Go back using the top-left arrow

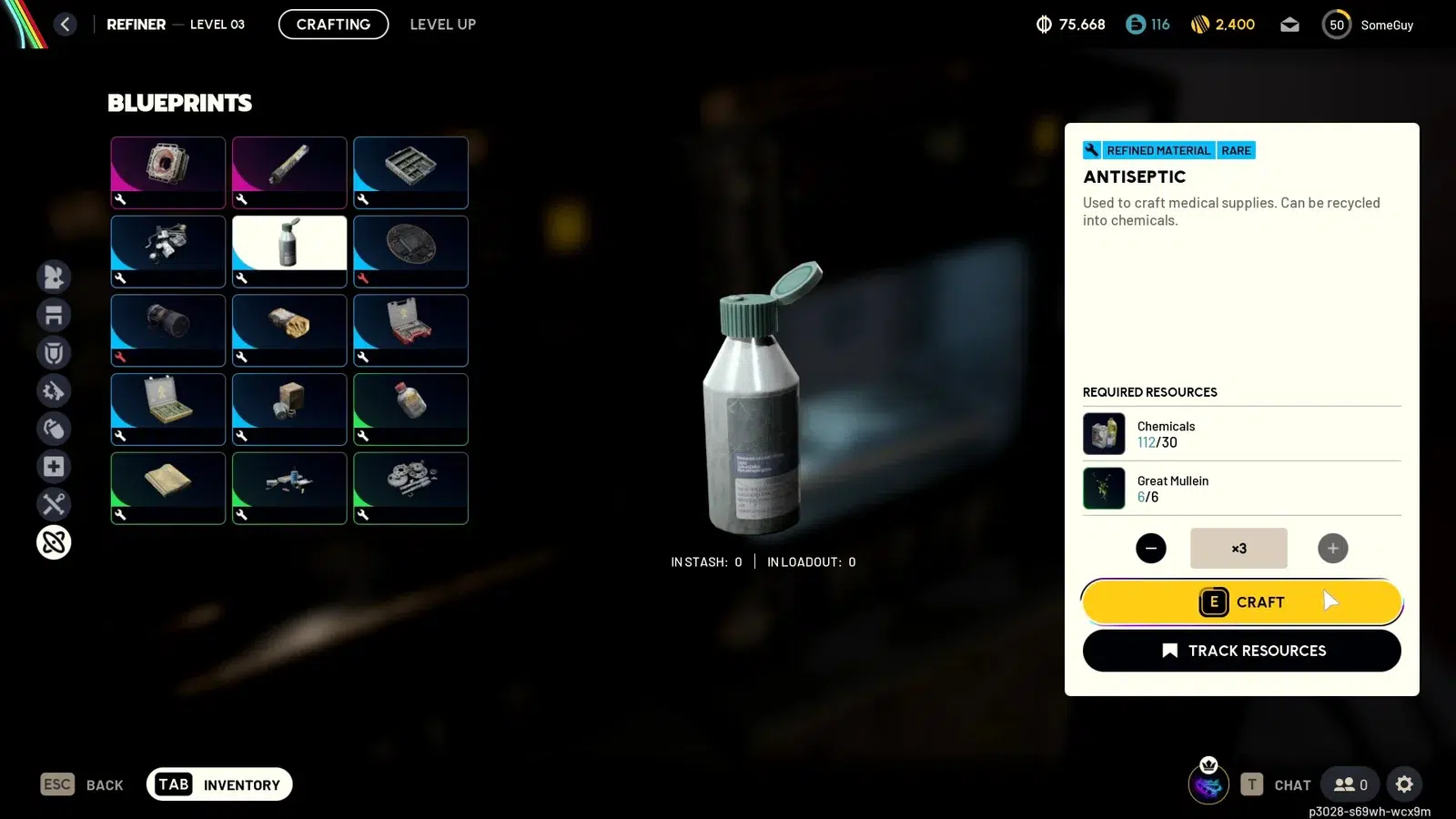click(65, 25)
